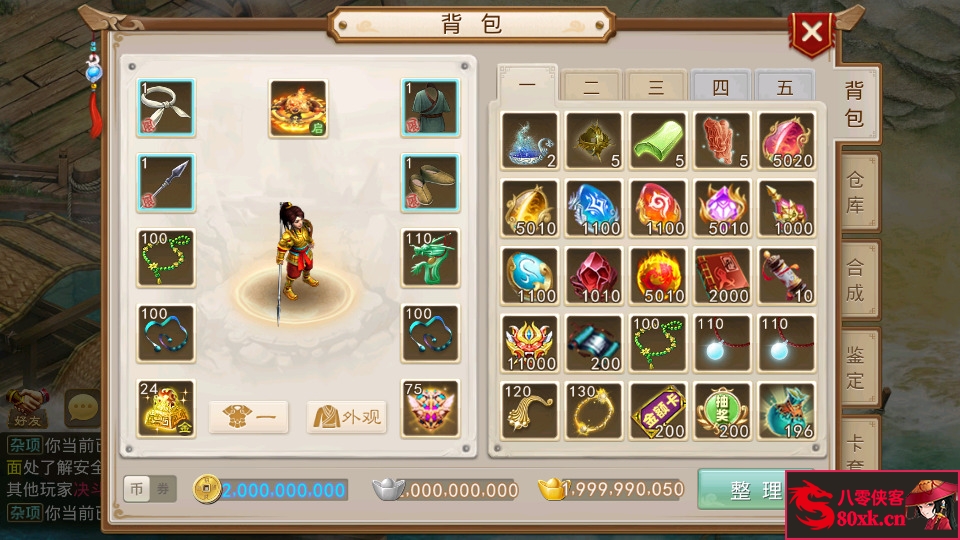Switch to bag page 二
The image size is (960, 540).
click(592, 88)
